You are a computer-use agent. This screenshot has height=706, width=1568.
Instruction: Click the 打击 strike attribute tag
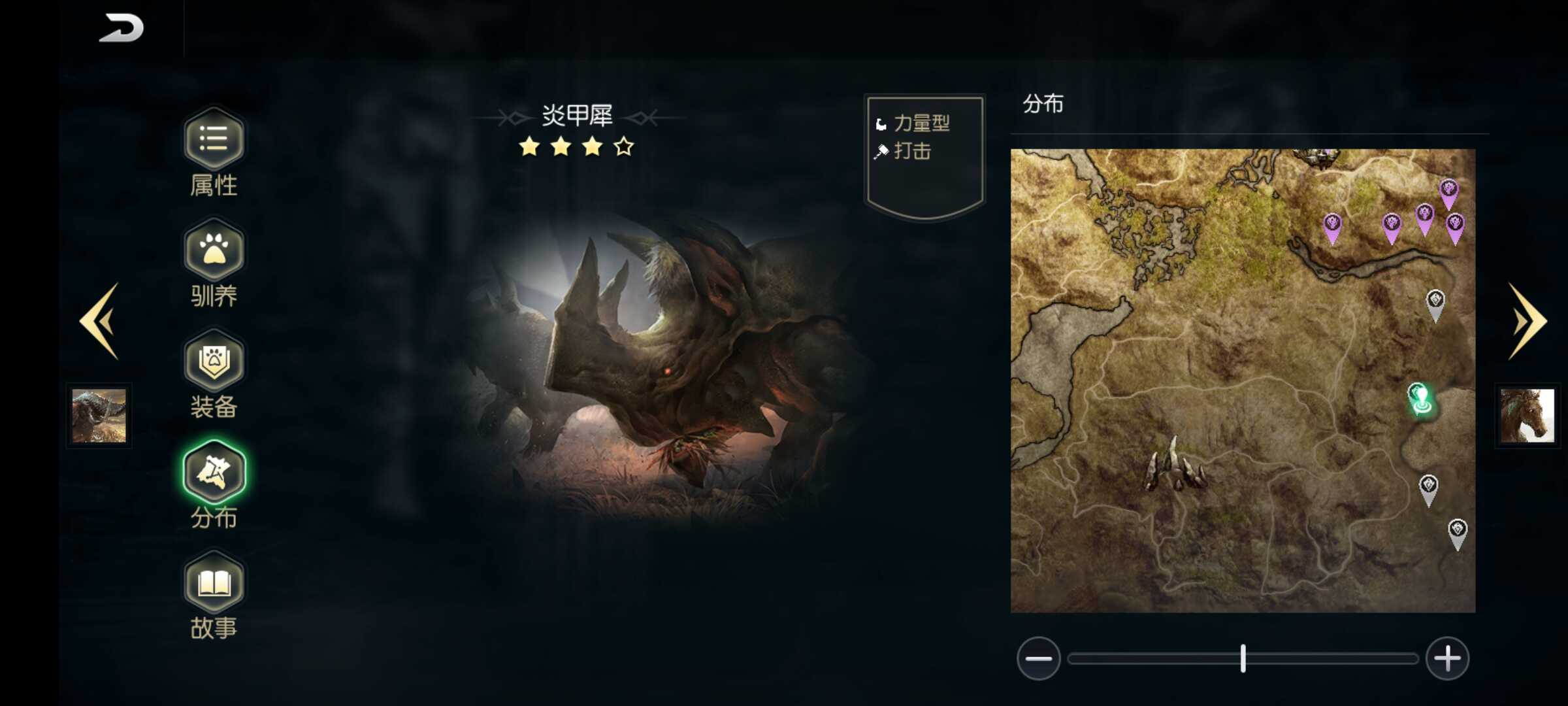[912, 151]
